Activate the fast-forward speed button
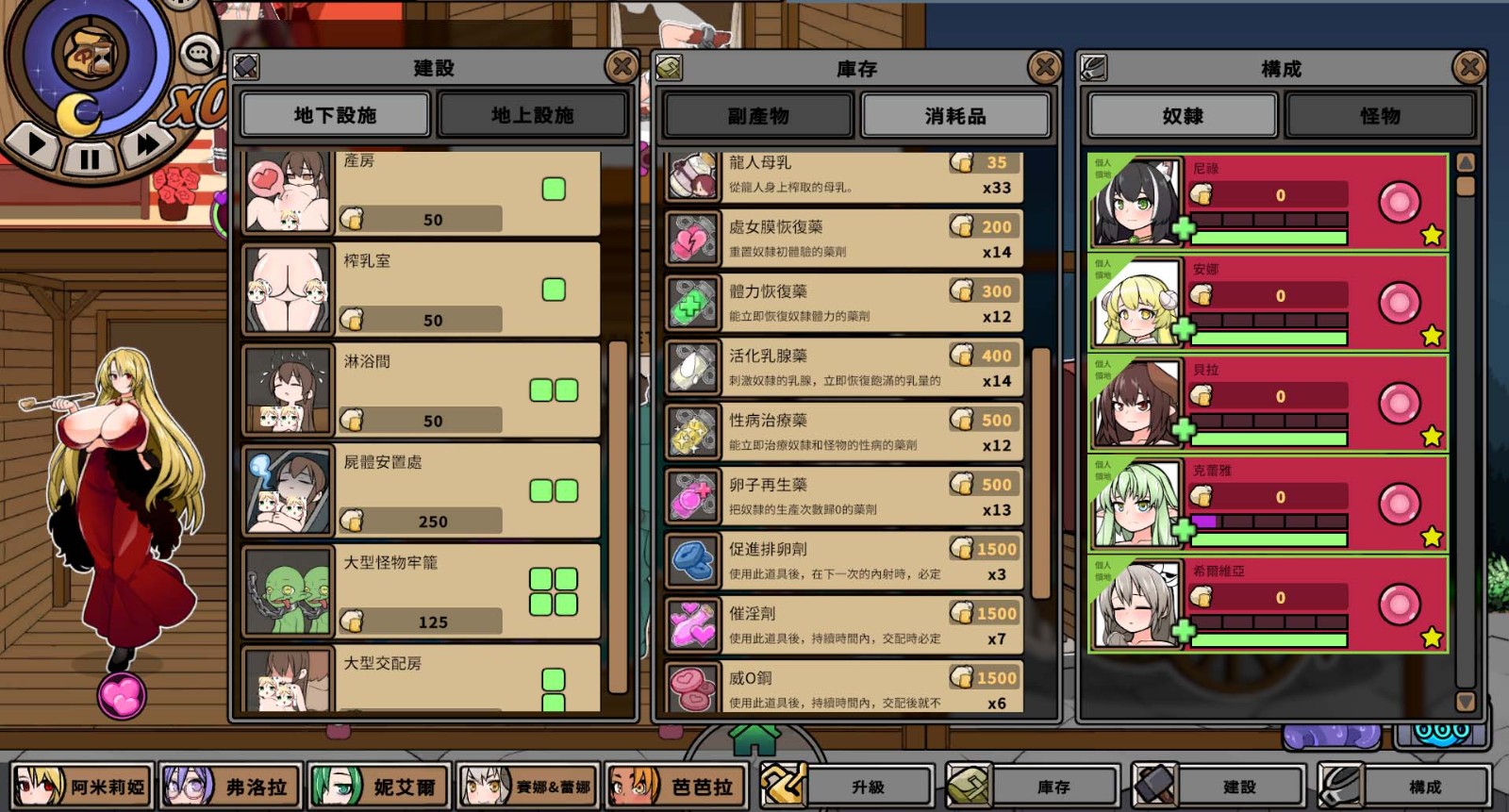 (147, 144)
